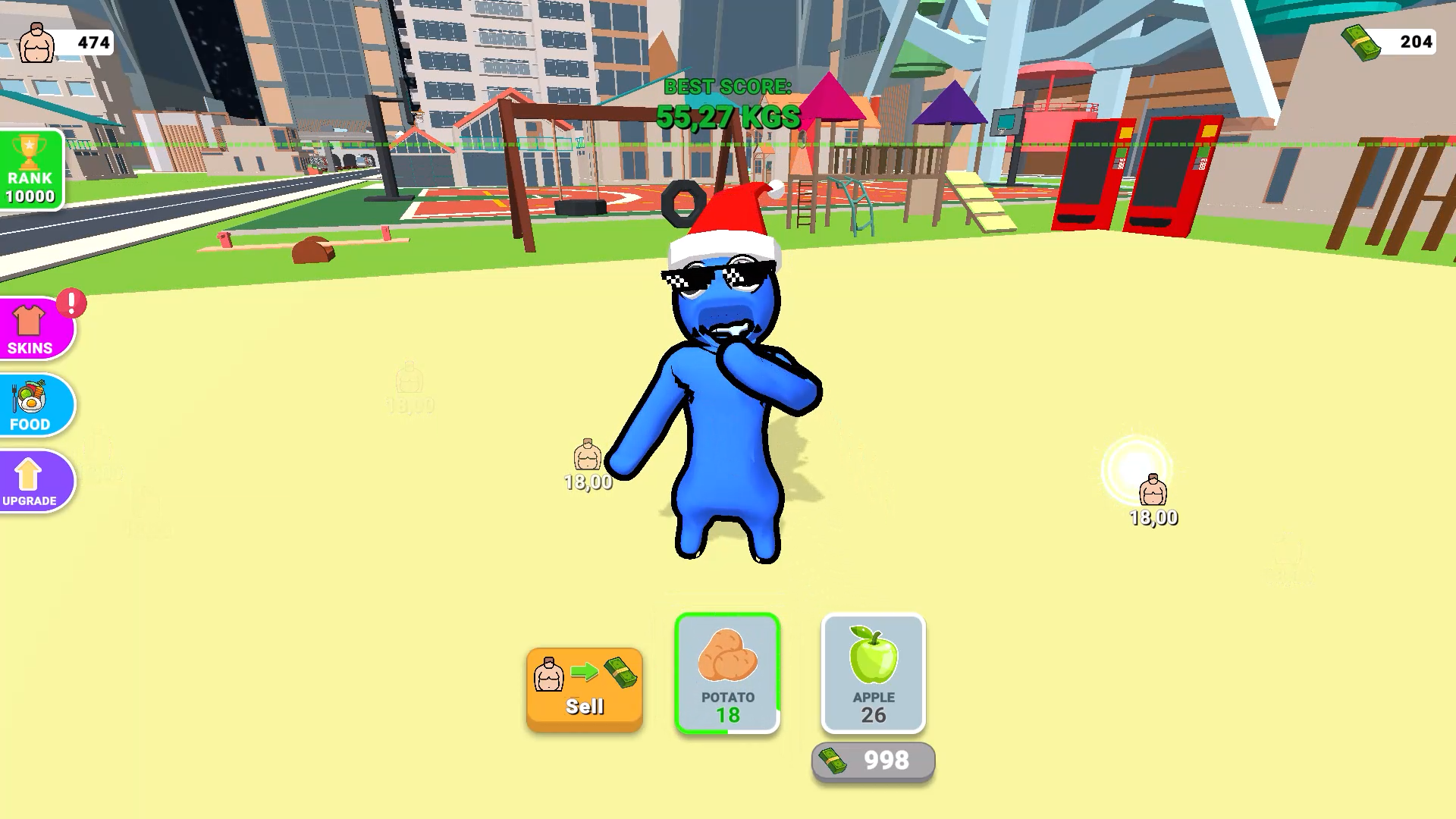This screenshot has height=819, width=1456.
Task: Tap the rightmost 18,00 character marker
Action: 1153,493
